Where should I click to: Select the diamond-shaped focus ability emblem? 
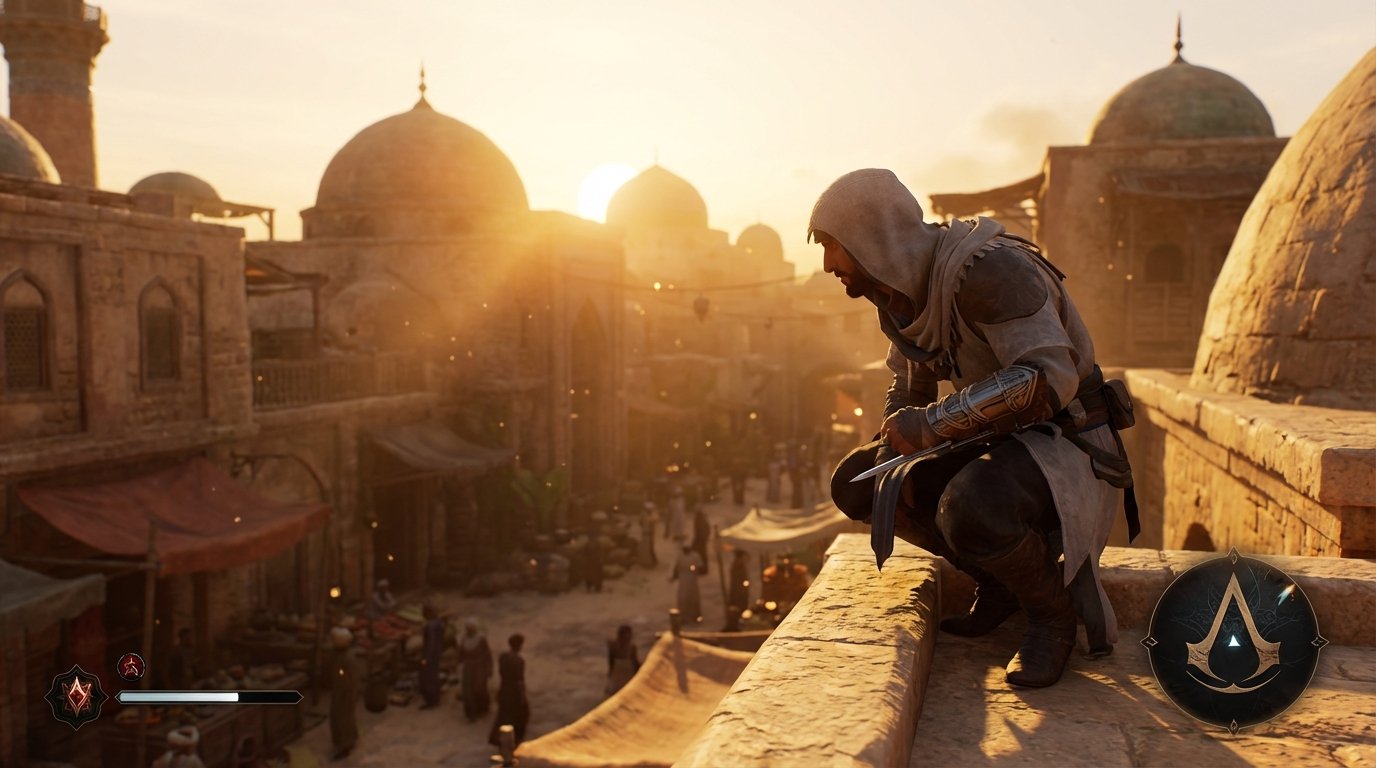click(78, 689)
